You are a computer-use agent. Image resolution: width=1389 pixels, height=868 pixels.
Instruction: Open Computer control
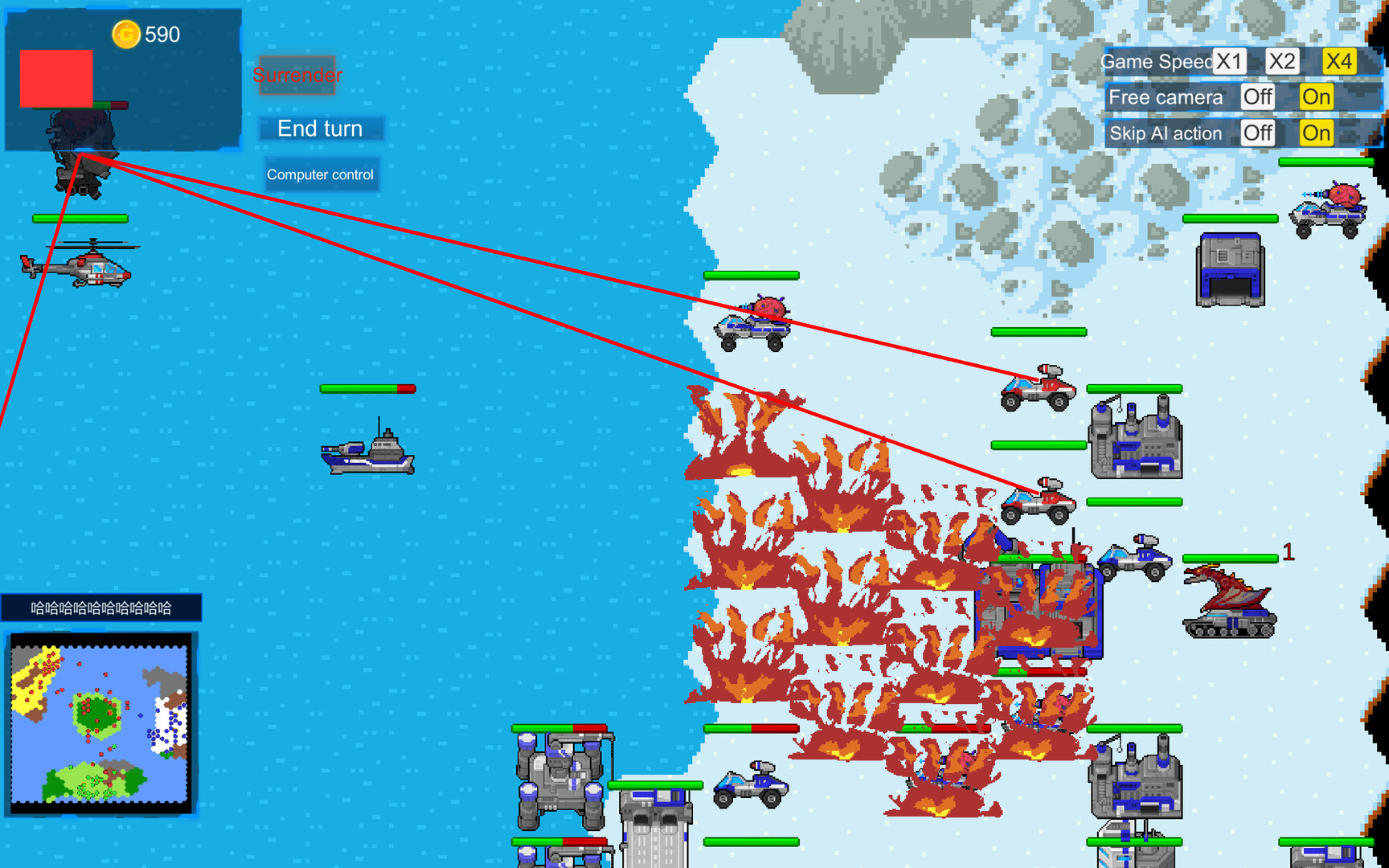321,174
